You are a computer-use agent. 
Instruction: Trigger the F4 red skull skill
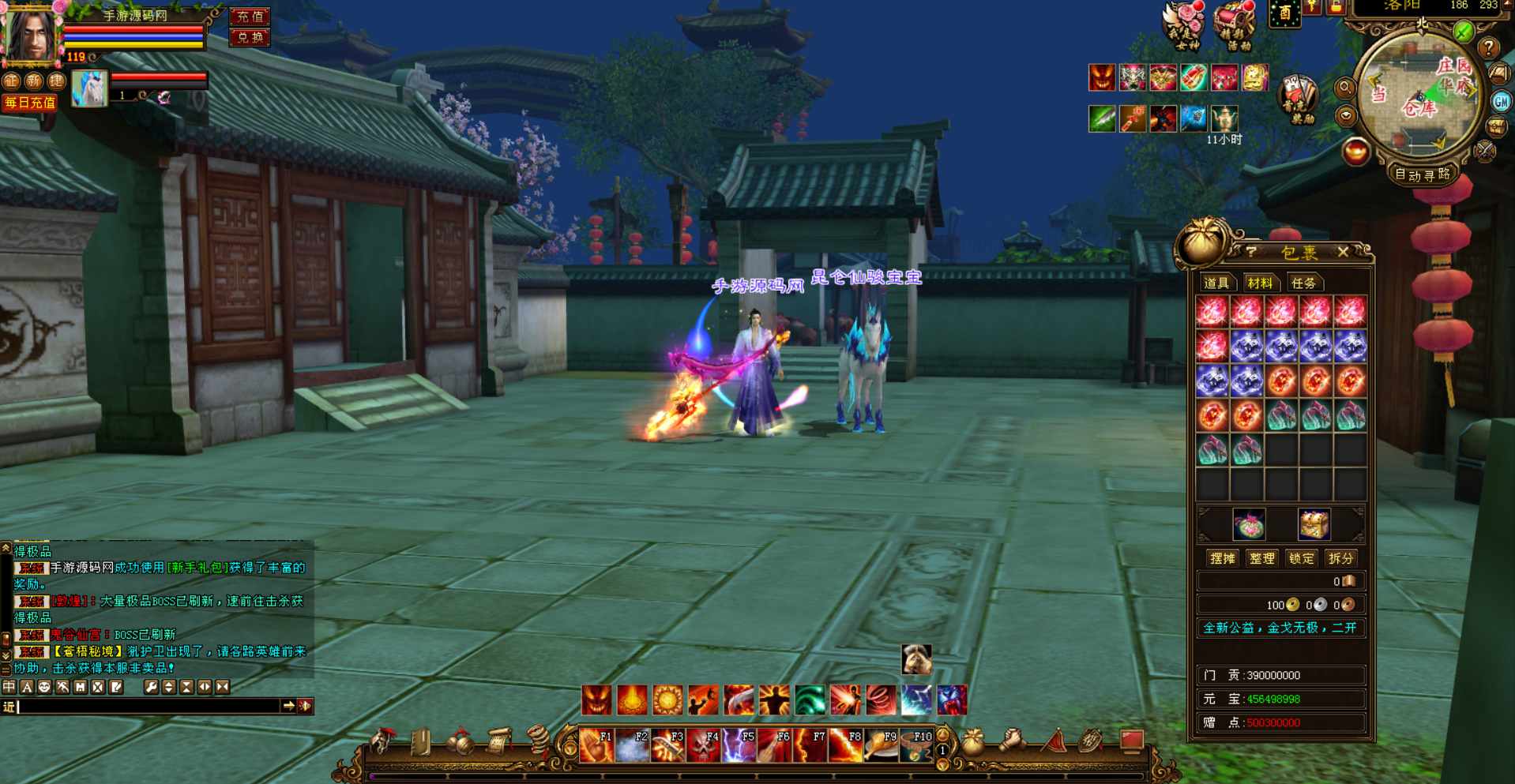[x=701, y=745]
